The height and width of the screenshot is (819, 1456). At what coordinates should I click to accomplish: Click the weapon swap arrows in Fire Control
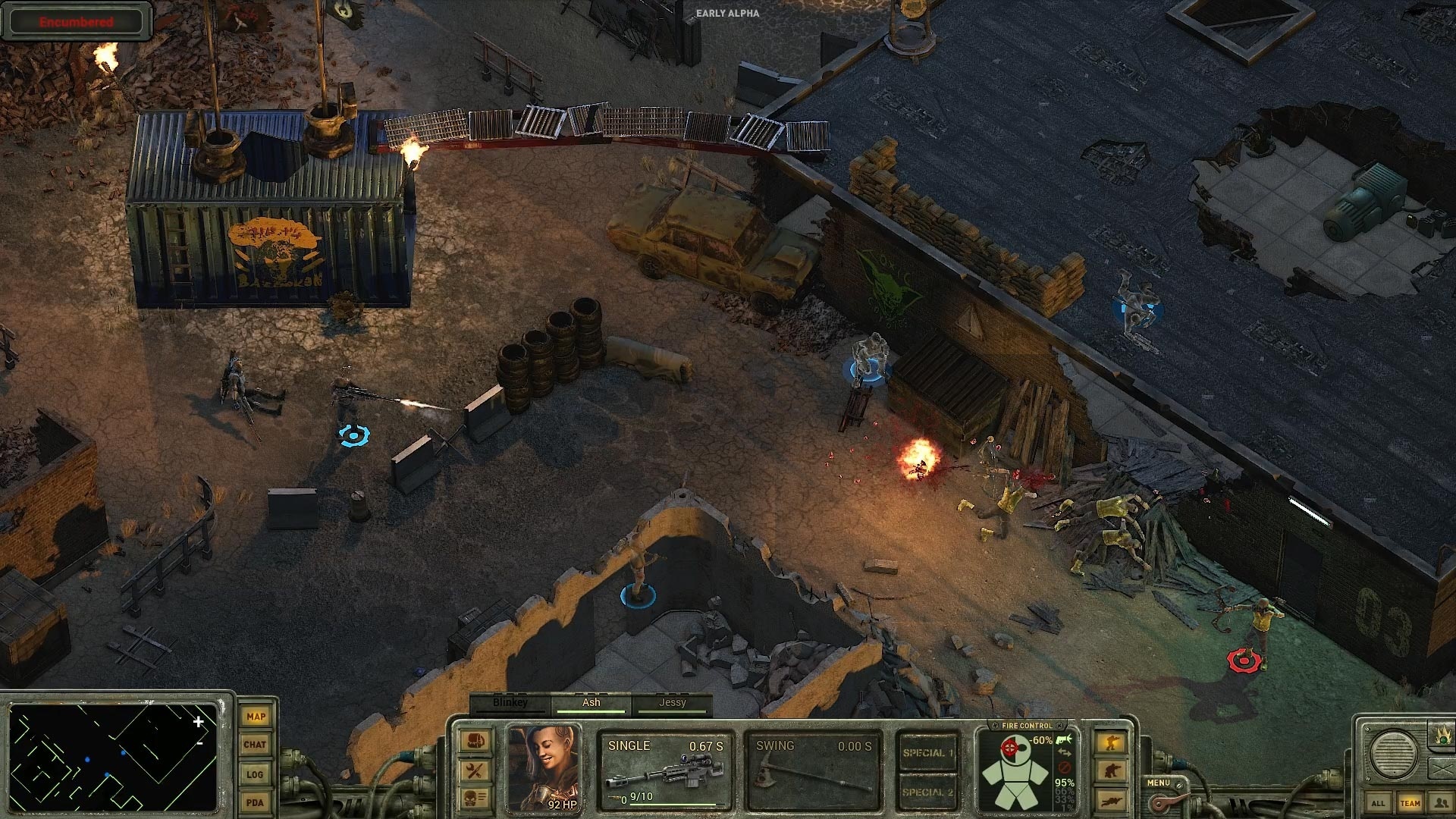(x=1064, y=753)
